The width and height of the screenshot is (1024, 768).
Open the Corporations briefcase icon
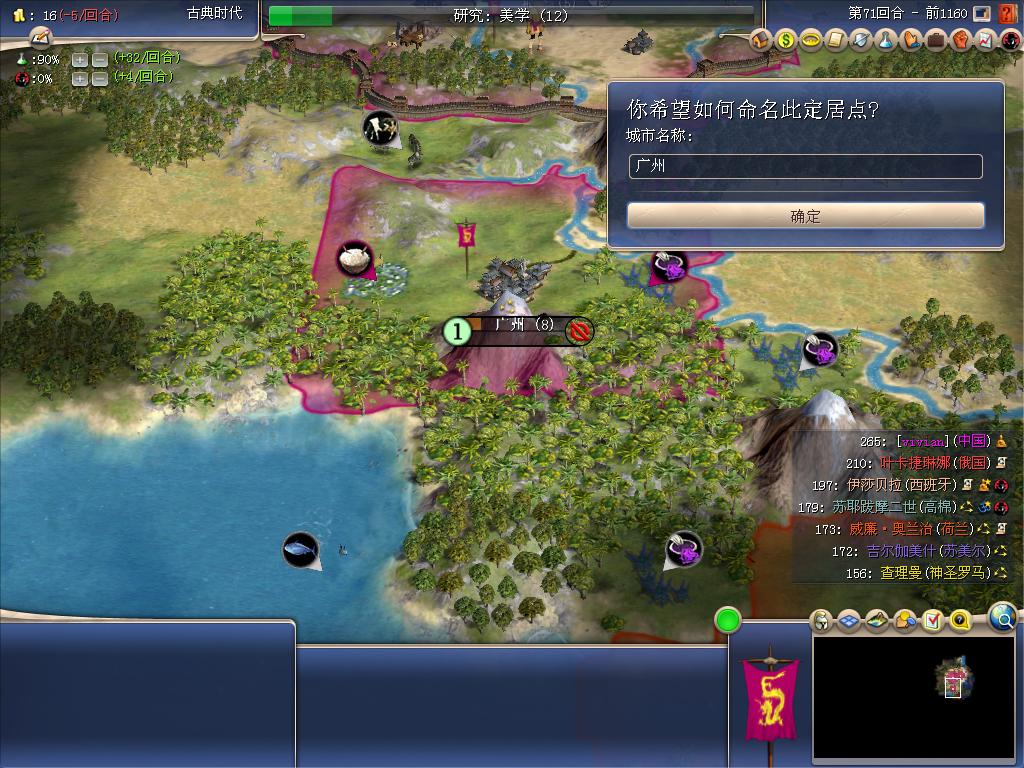click(x=936, y=41)
